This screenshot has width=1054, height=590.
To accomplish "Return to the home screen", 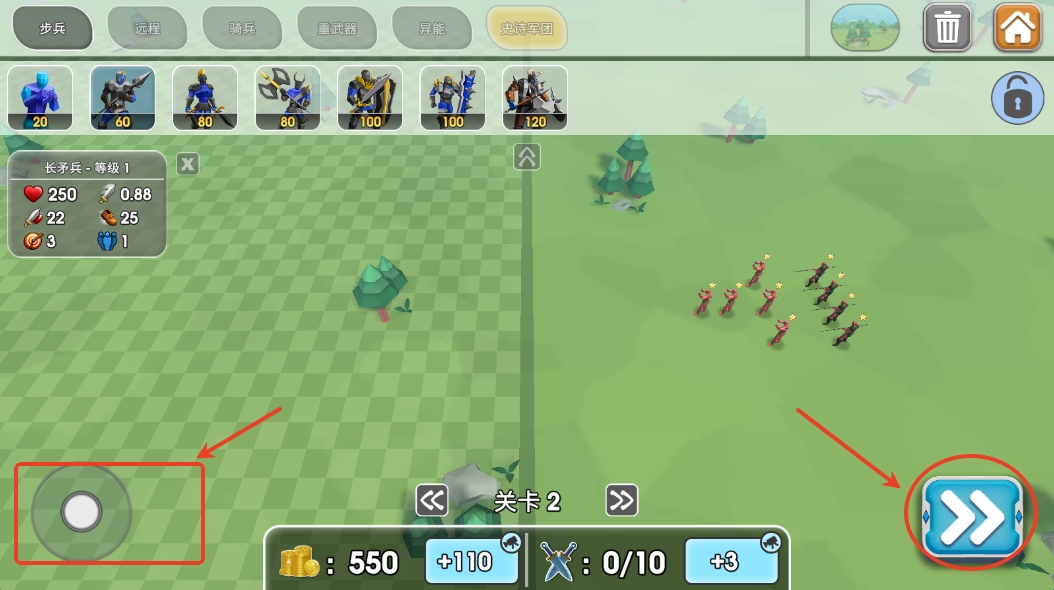I will [1018, 28].
